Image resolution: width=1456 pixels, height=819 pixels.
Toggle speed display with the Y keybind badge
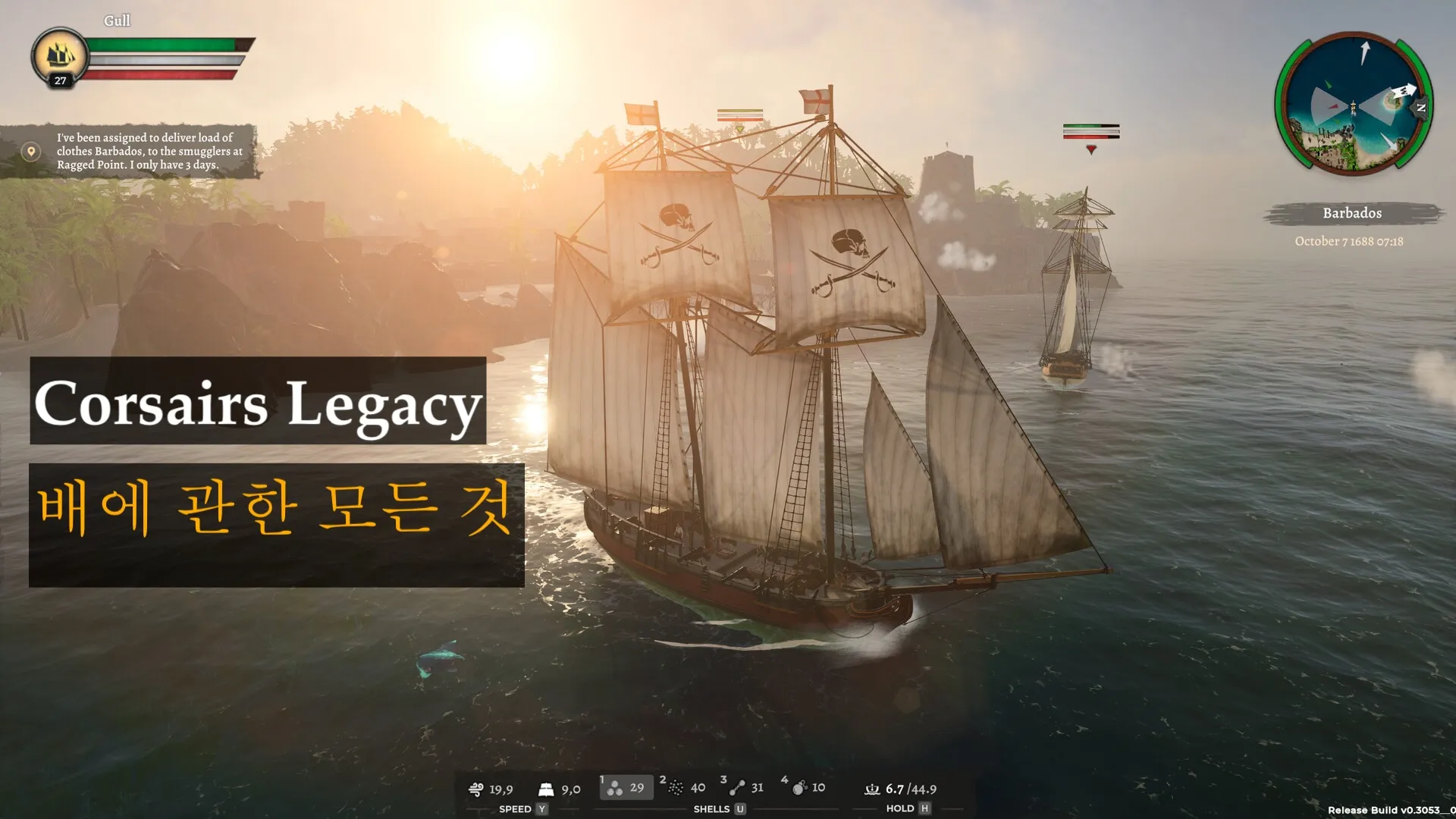point(543,809)
